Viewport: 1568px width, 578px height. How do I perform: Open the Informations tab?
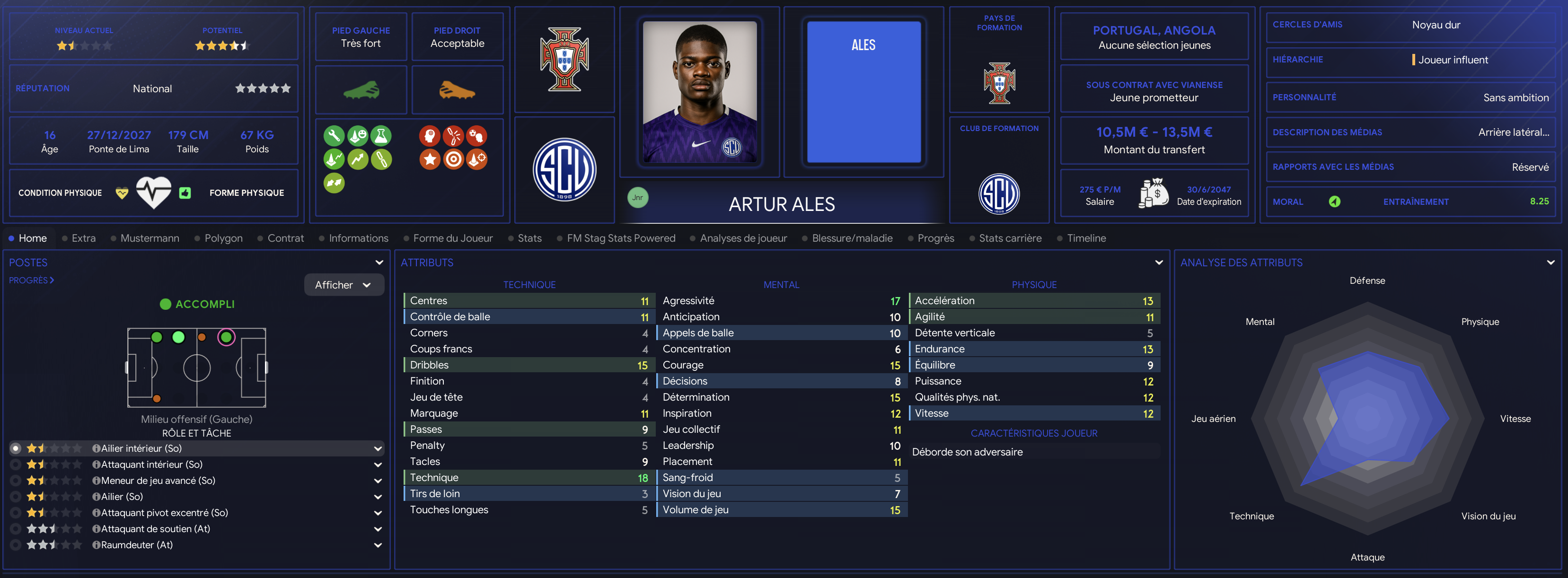[358, 238]
